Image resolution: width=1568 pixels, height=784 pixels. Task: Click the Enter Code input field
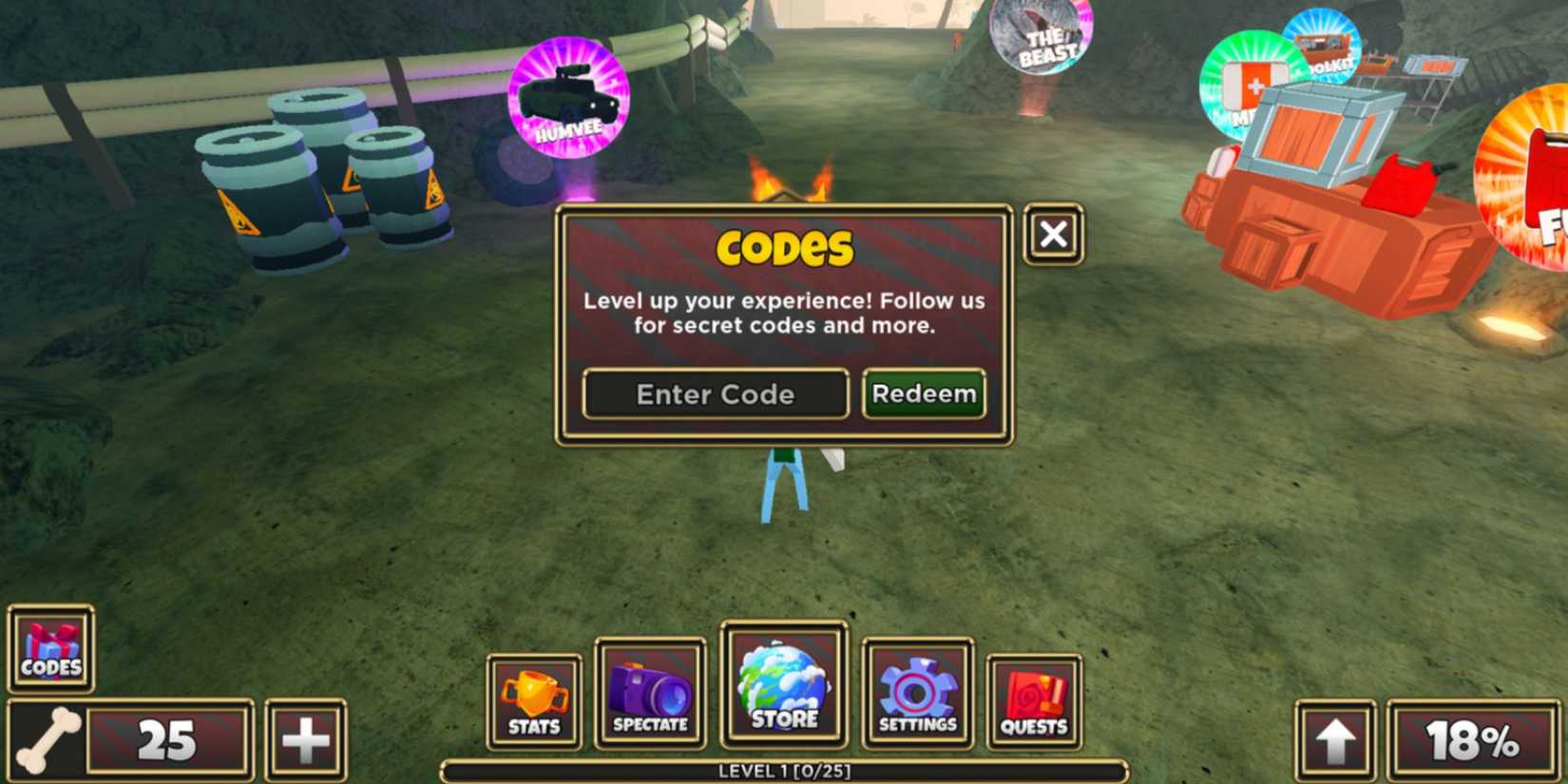[715, 393]
